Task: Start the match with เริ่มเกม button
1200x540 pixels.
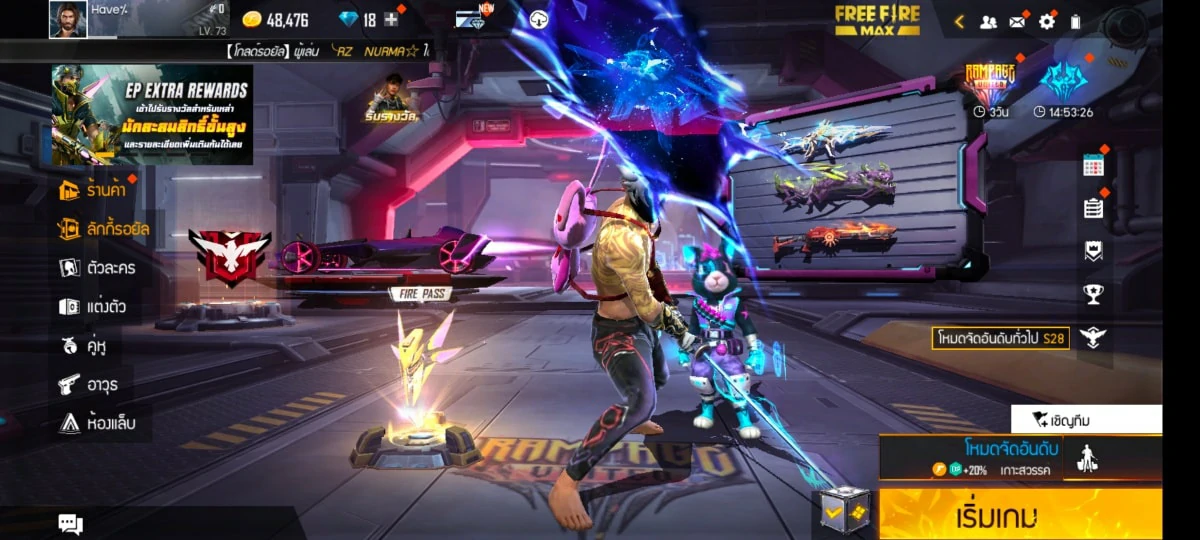Action: click(x=1020, y=516)
